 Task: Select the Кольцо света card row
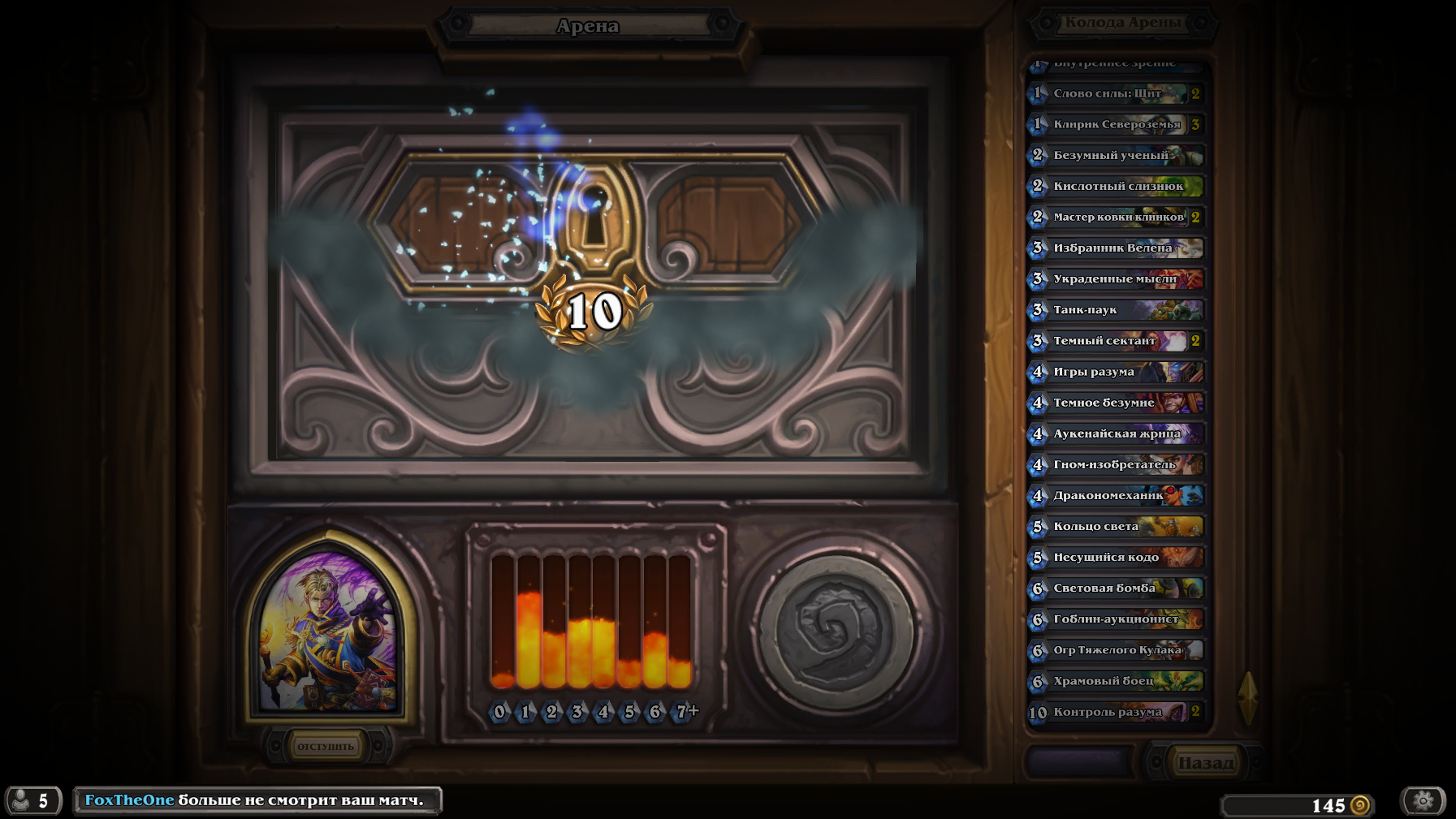[1116, 526]
